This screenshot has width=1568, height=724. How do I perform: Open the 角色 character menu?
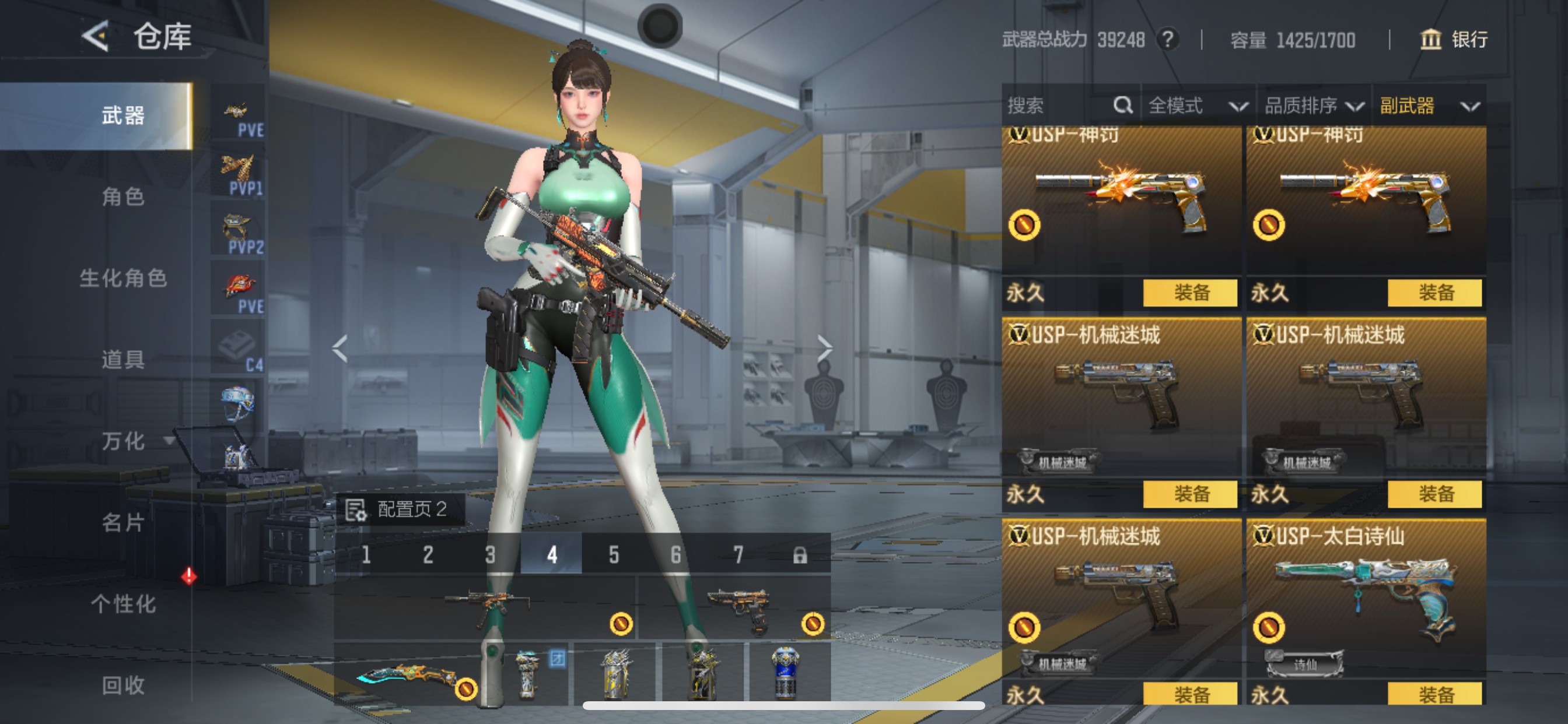point(123,196)
